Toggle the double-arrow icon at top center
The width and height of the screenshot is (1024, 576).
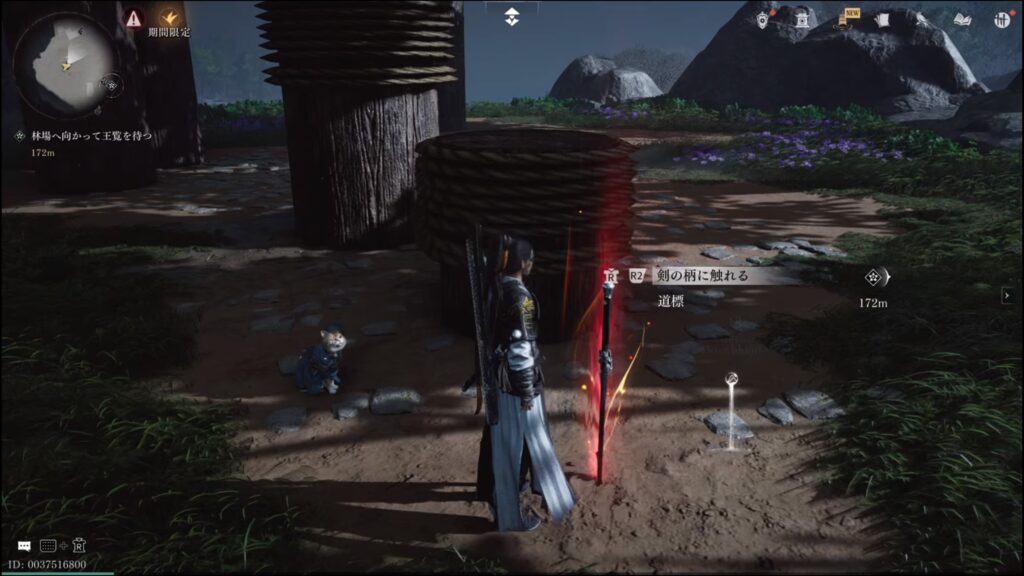(x=512, y=16)
